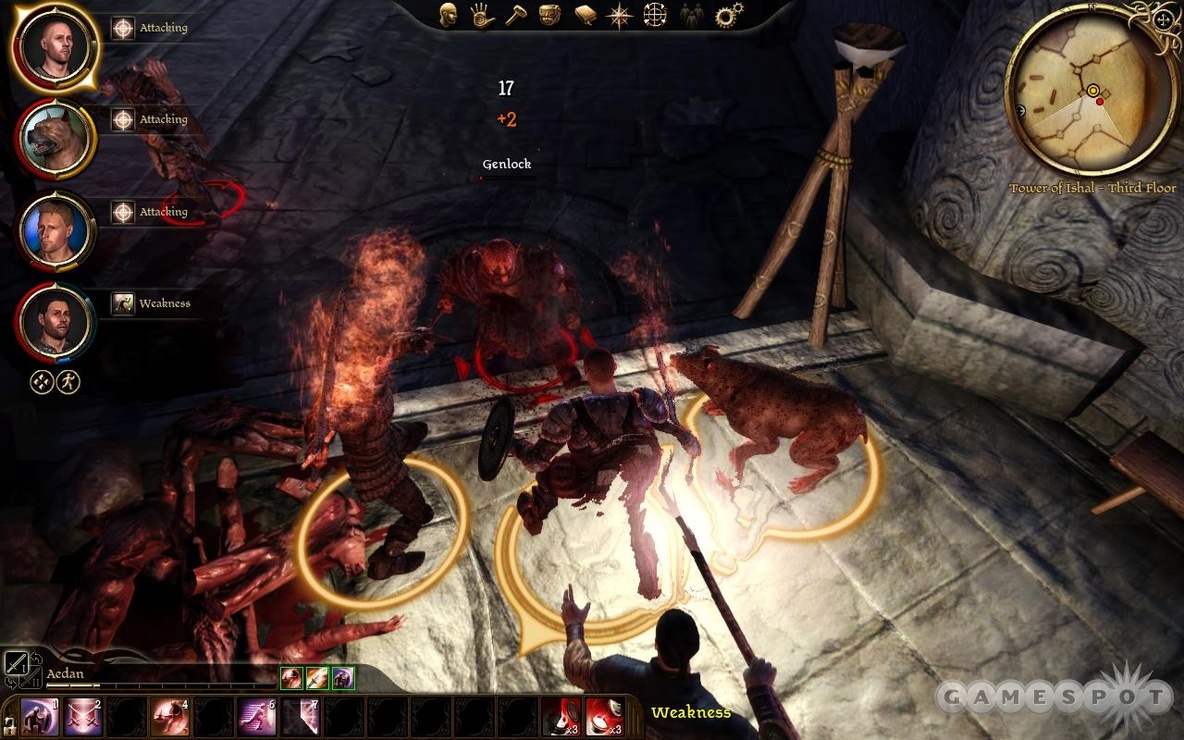Viewport: 1184px width, 740px height.
Task: Toggle the hold position party button
Action: tap(41, 382)
